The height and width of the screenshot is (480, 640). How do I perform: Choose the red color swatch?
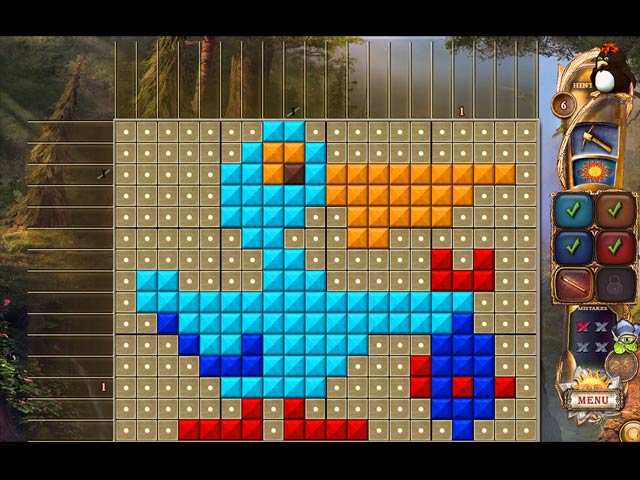pyautogui.click(x=614, y=246)
